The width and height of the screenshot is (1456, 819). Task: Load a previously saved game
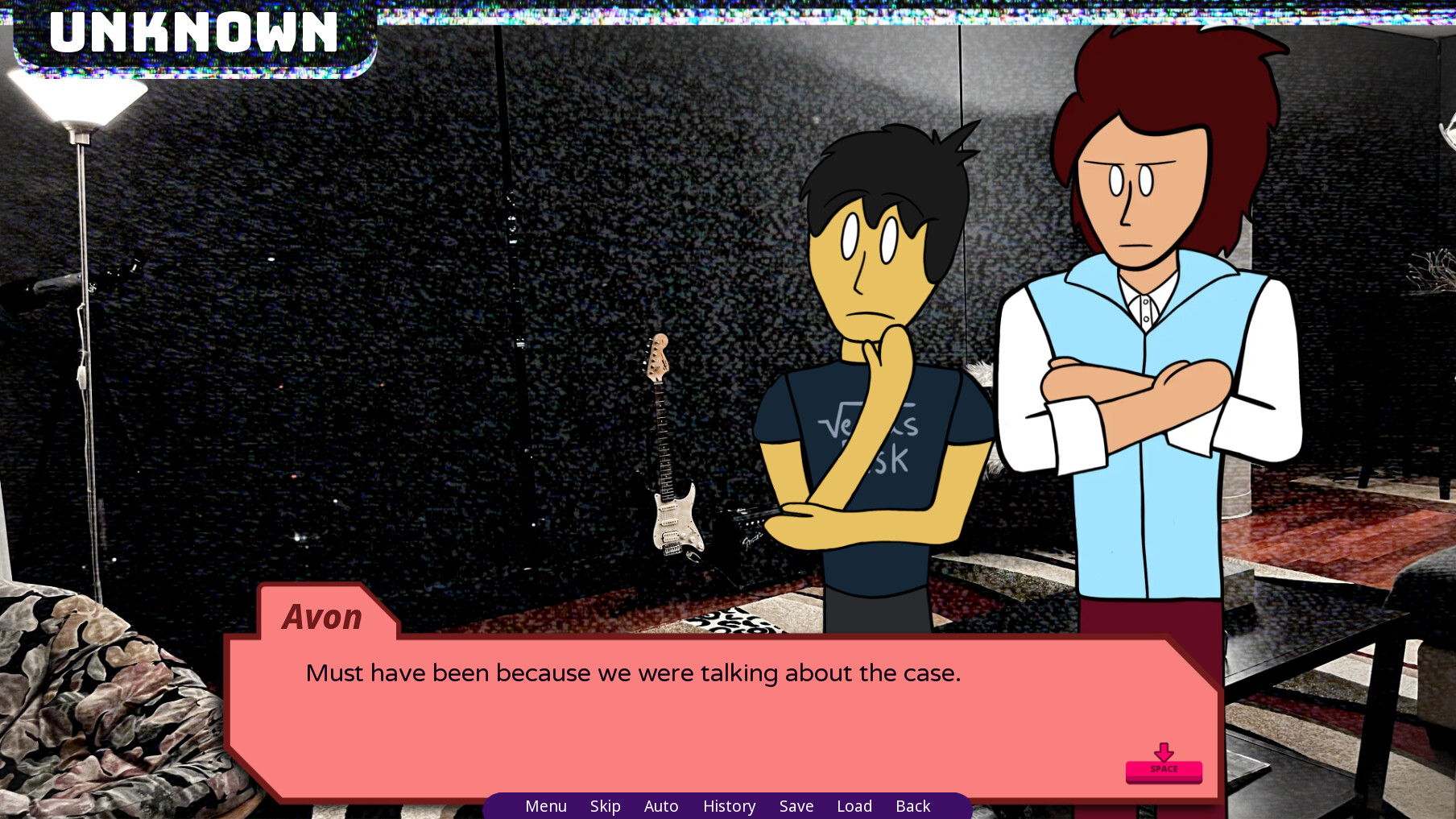[854, 805]
